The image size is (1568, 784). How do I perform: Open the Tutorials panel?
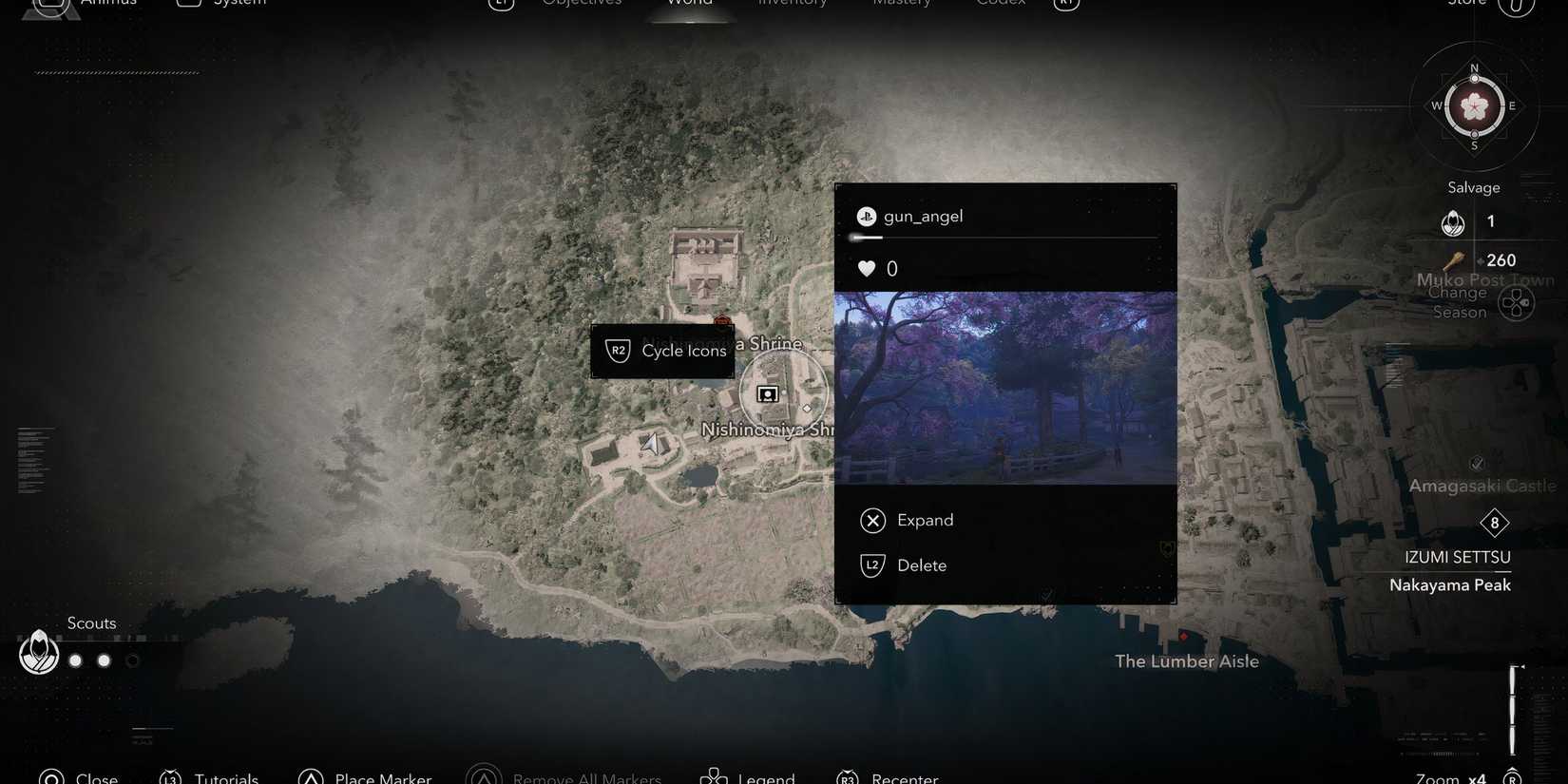pyautogui.click(x=210, y=777)
